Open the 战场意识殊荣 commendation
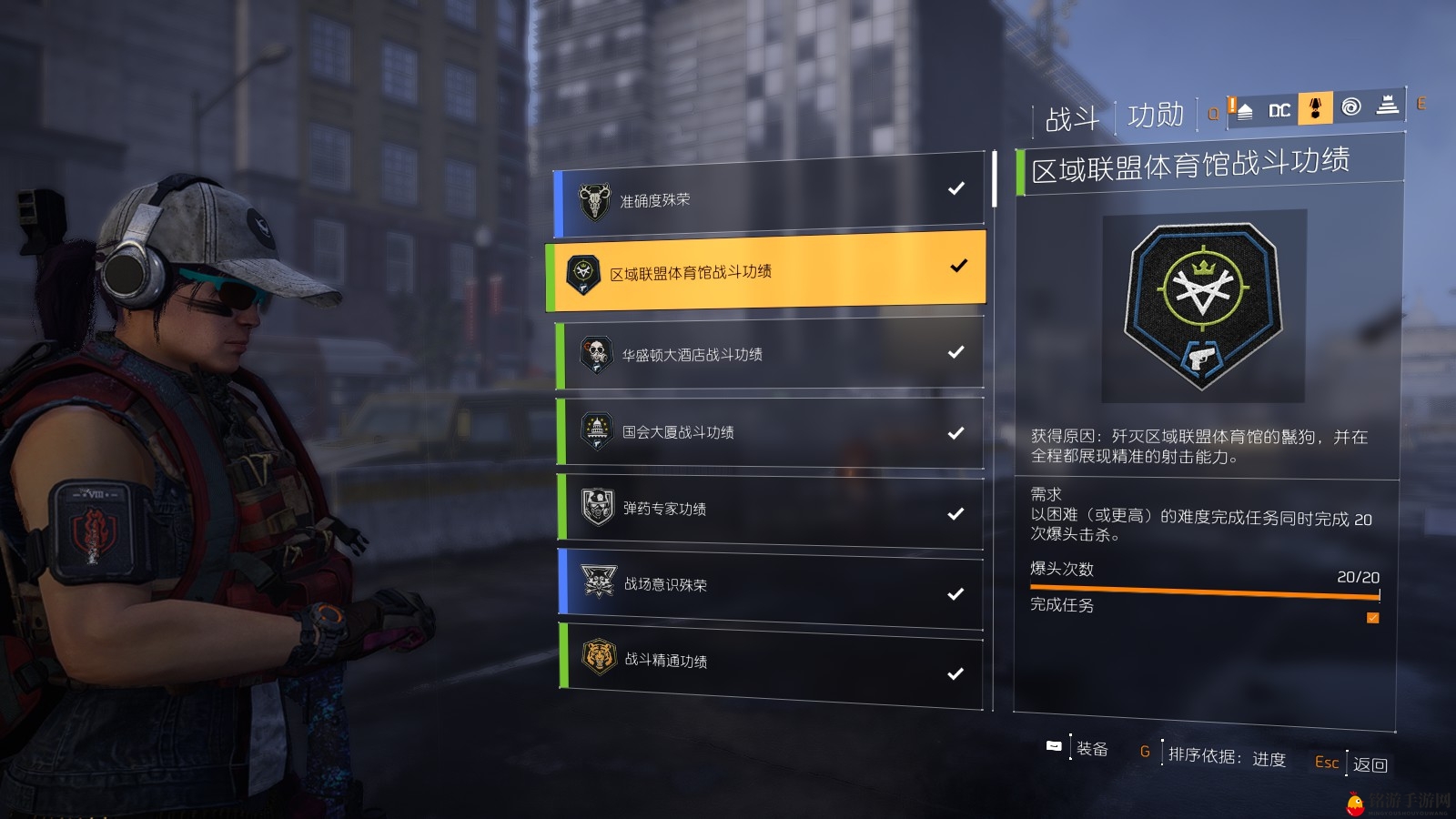This screenshot has width=1456, height=819. pos(769,587)
